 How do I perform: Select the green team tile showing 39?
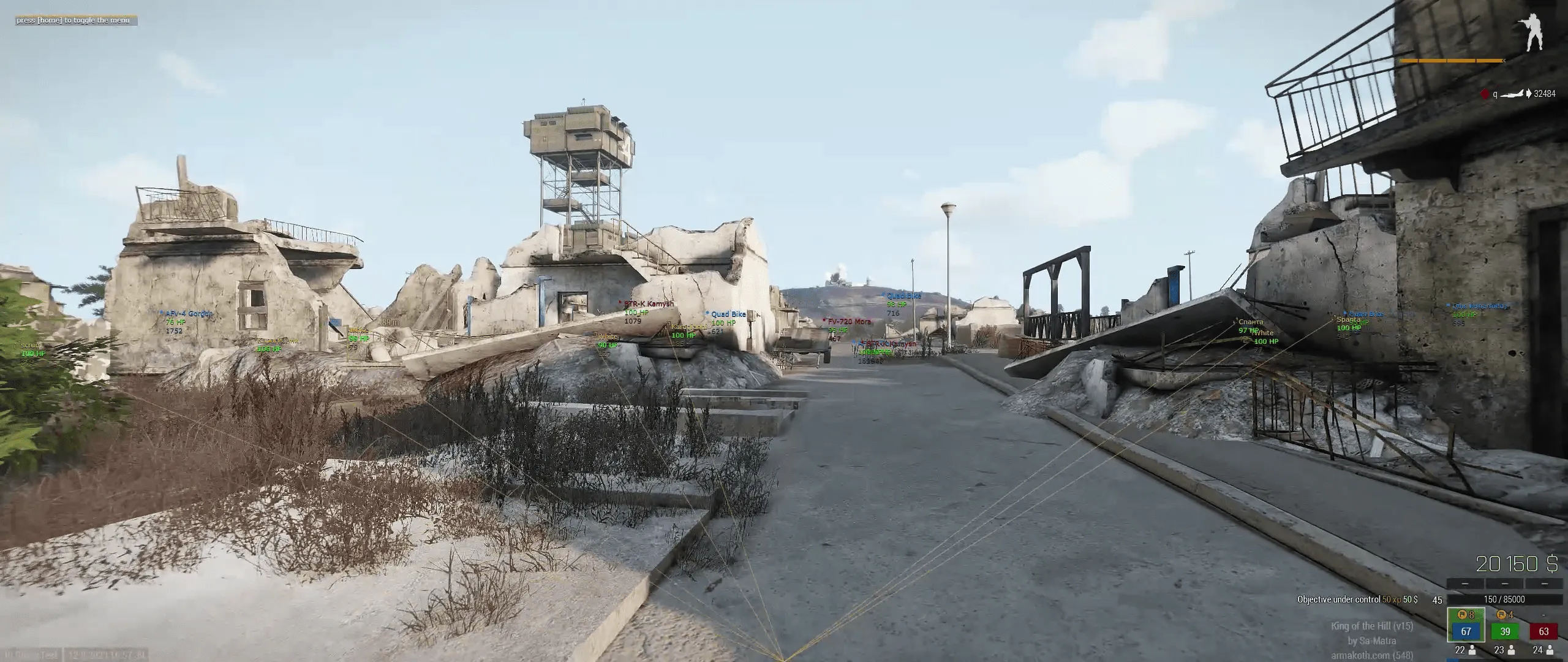(x=1504, y=632)
